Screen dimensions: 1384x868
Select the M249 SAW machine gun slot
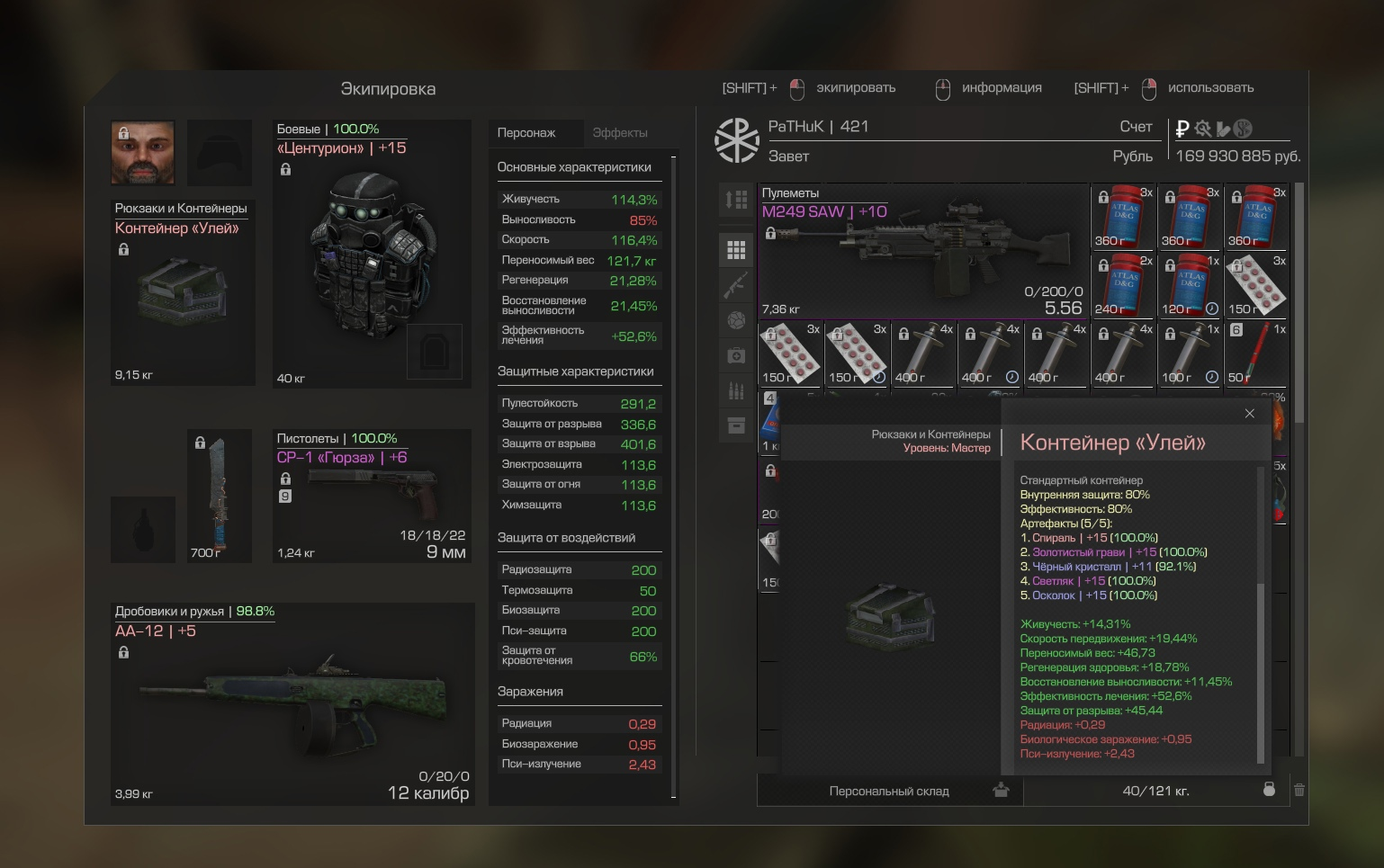(x=923, y=252)
